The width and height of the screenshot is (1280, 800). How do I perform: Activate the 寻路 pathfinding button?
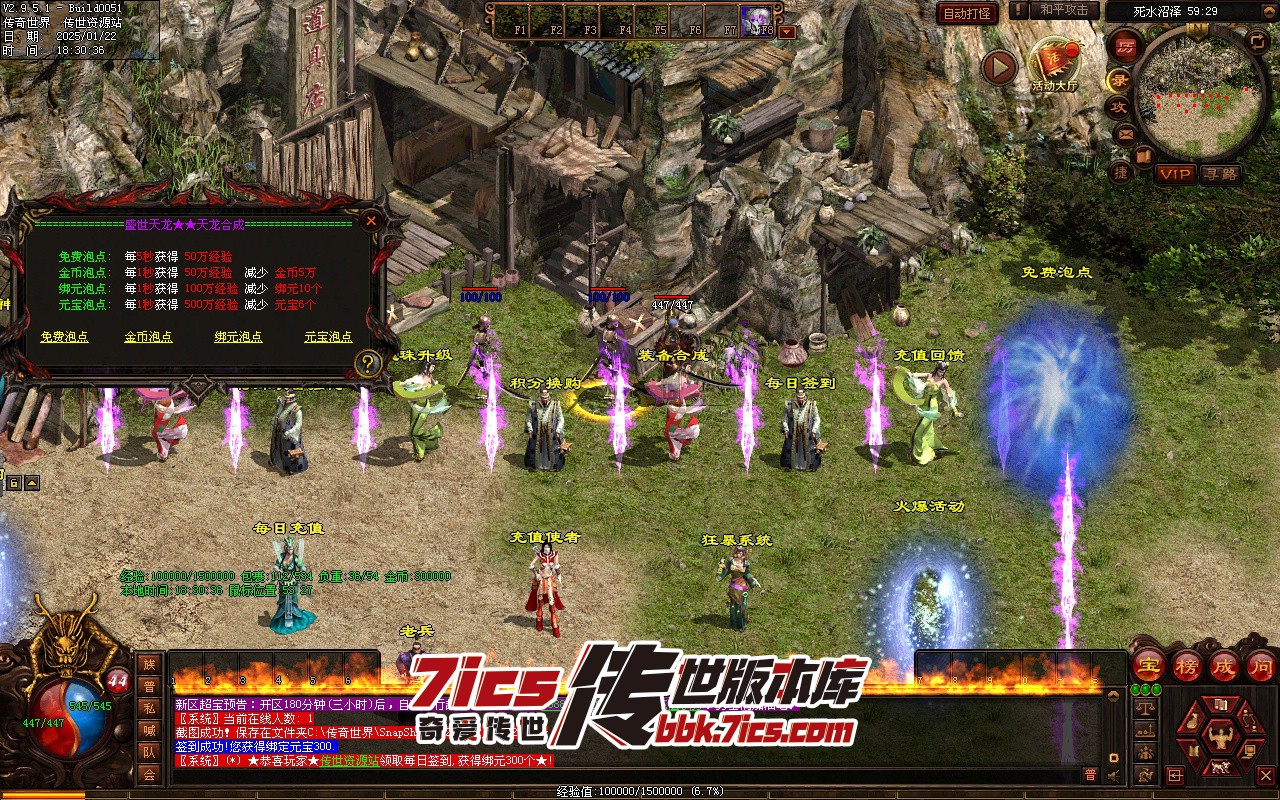[1220, 174]
